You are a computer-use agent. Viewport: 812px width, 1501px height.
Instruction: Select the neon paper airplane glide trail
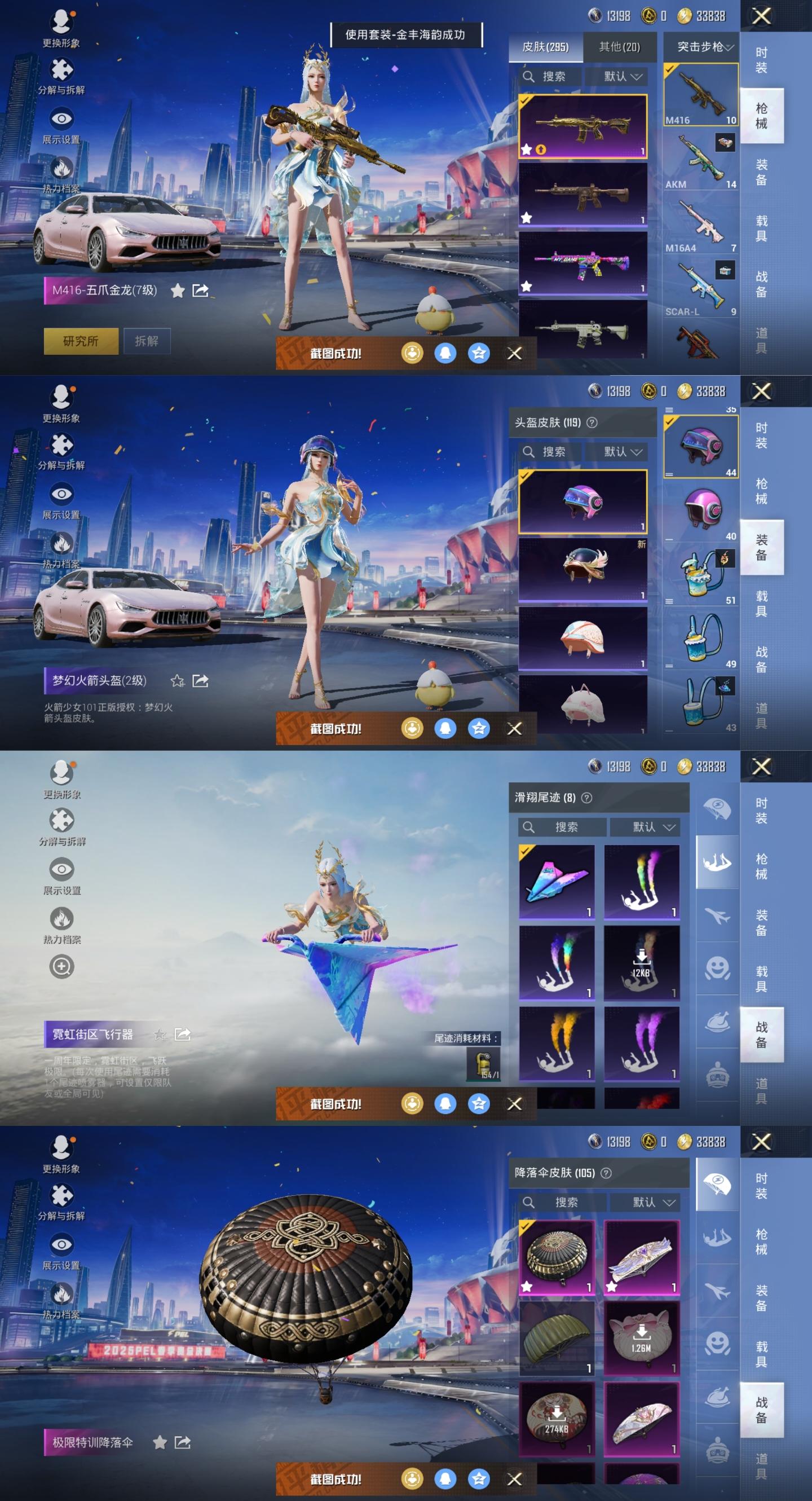pos(557,881)
